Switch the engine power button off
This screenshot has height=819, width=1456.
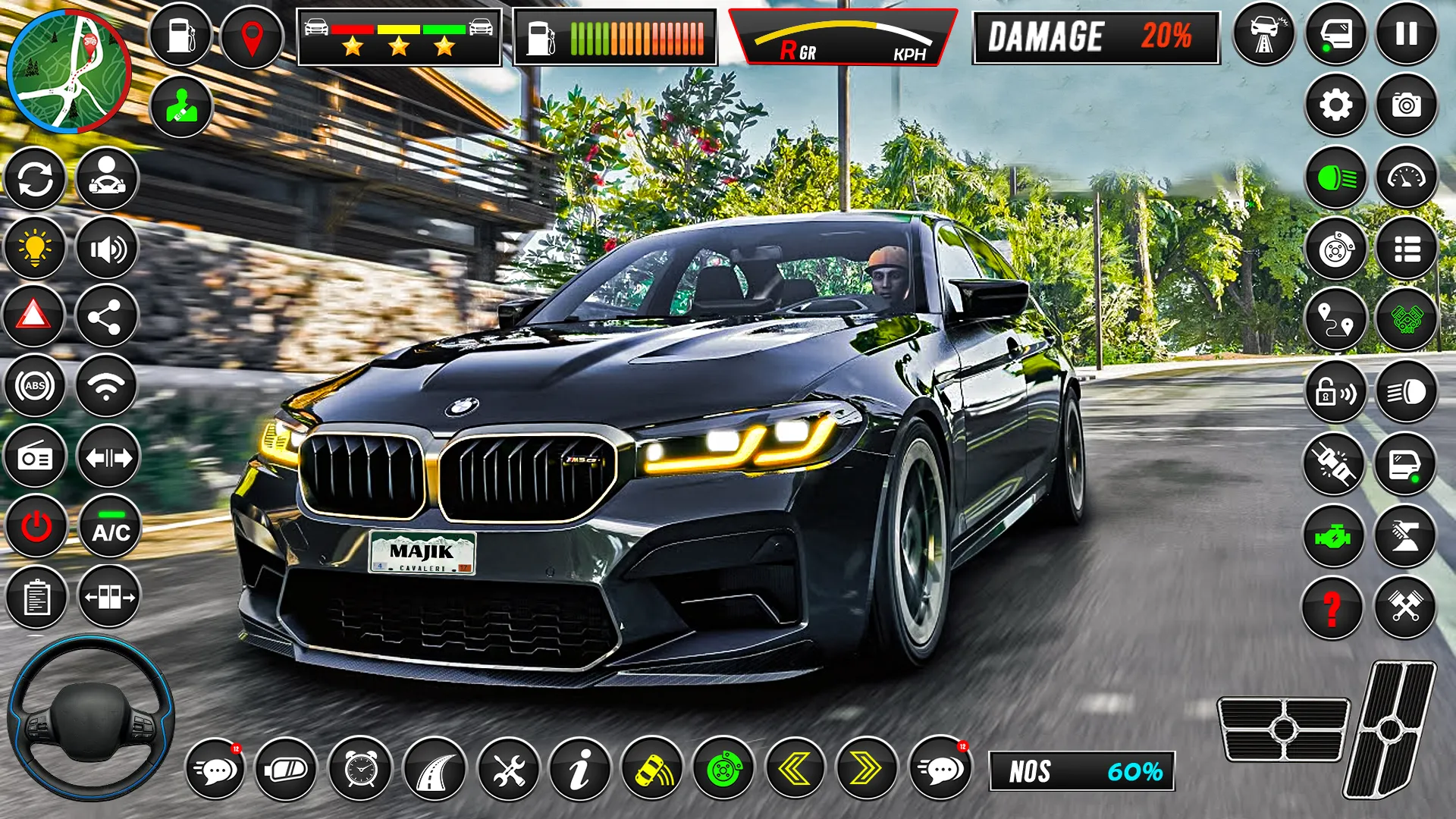click(36, 527)
